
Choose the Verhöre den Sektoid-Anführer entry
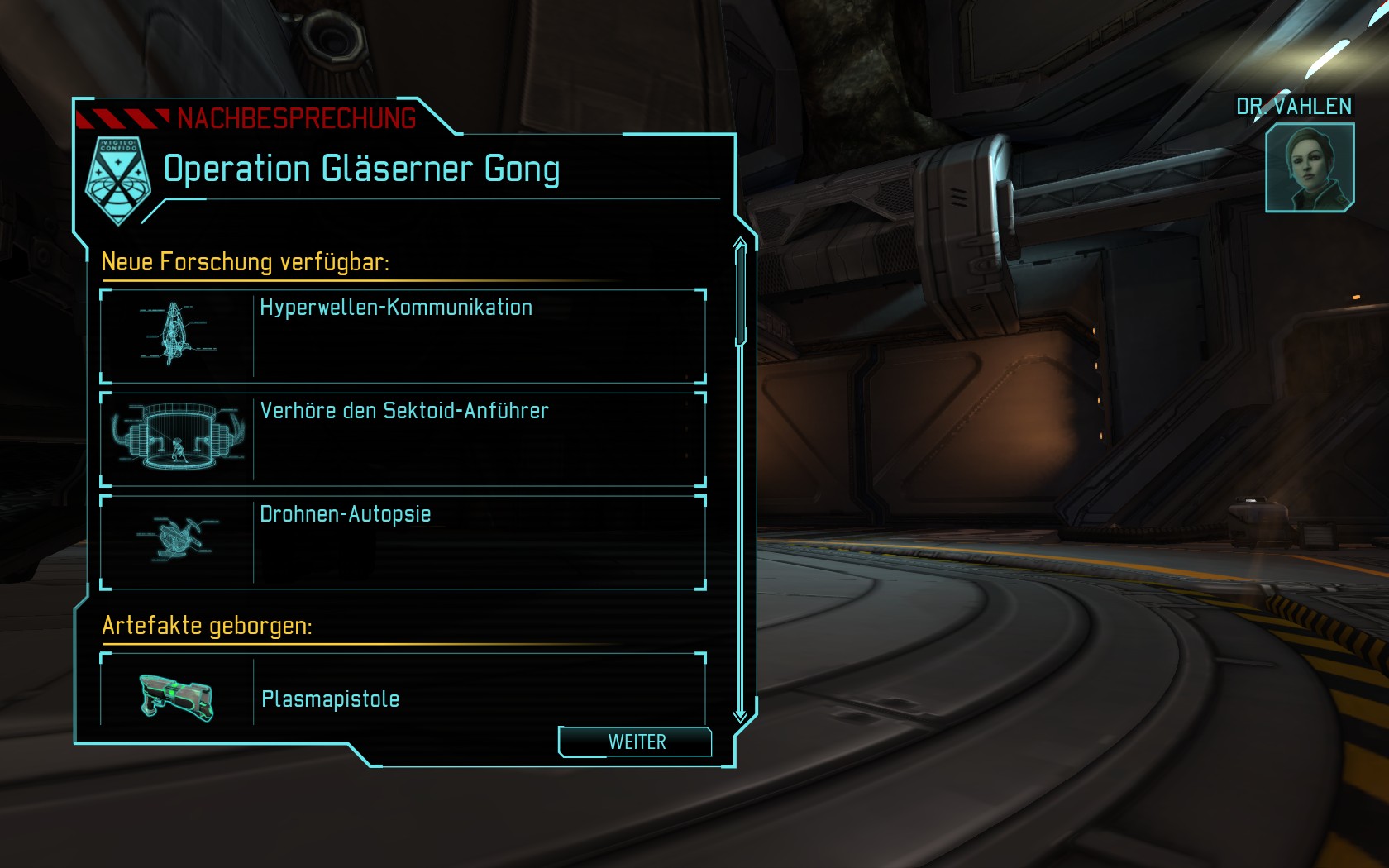click(403, 439)
